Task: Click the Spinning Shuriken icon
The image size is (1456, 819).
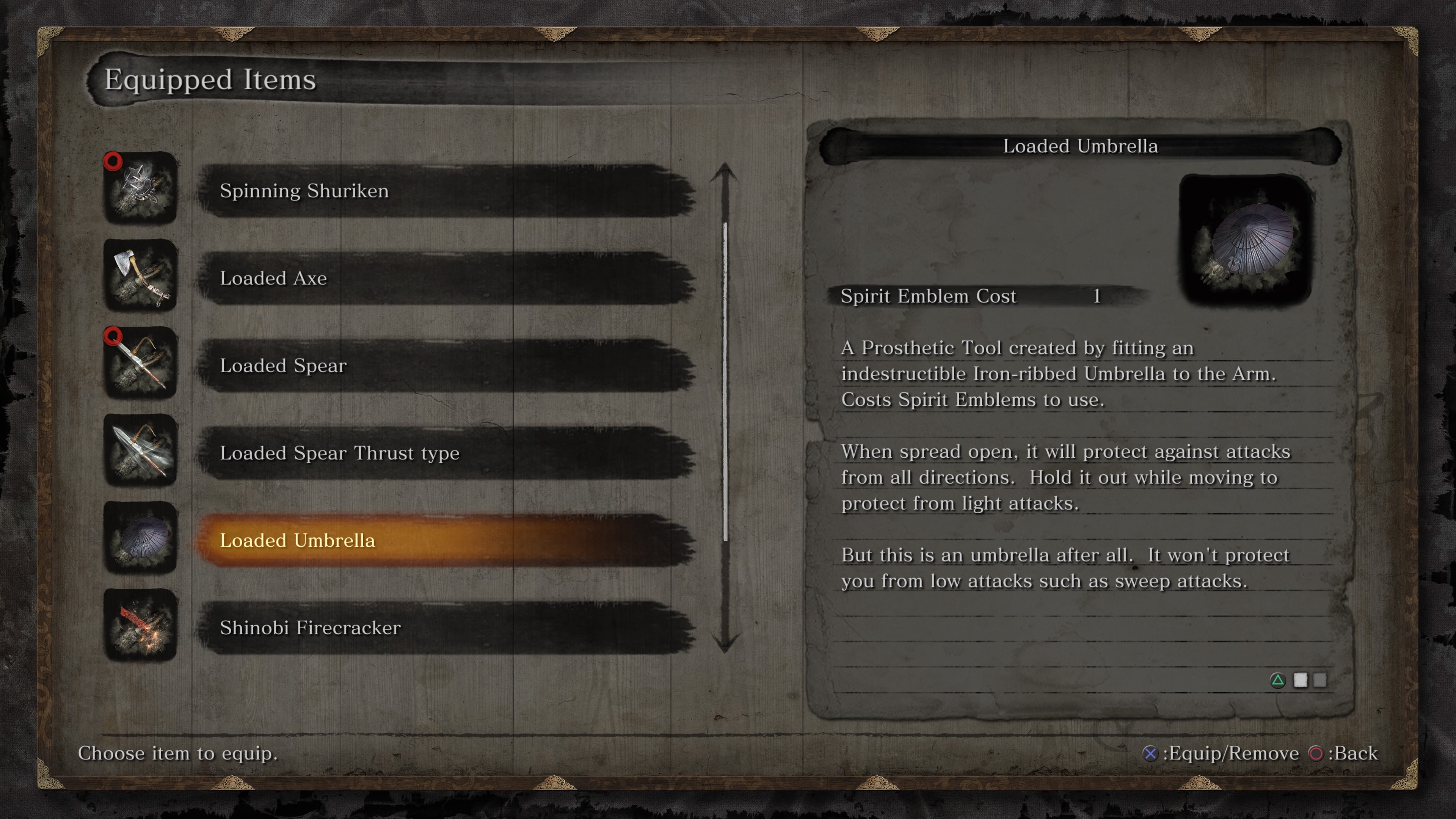Action: [141, 188]
